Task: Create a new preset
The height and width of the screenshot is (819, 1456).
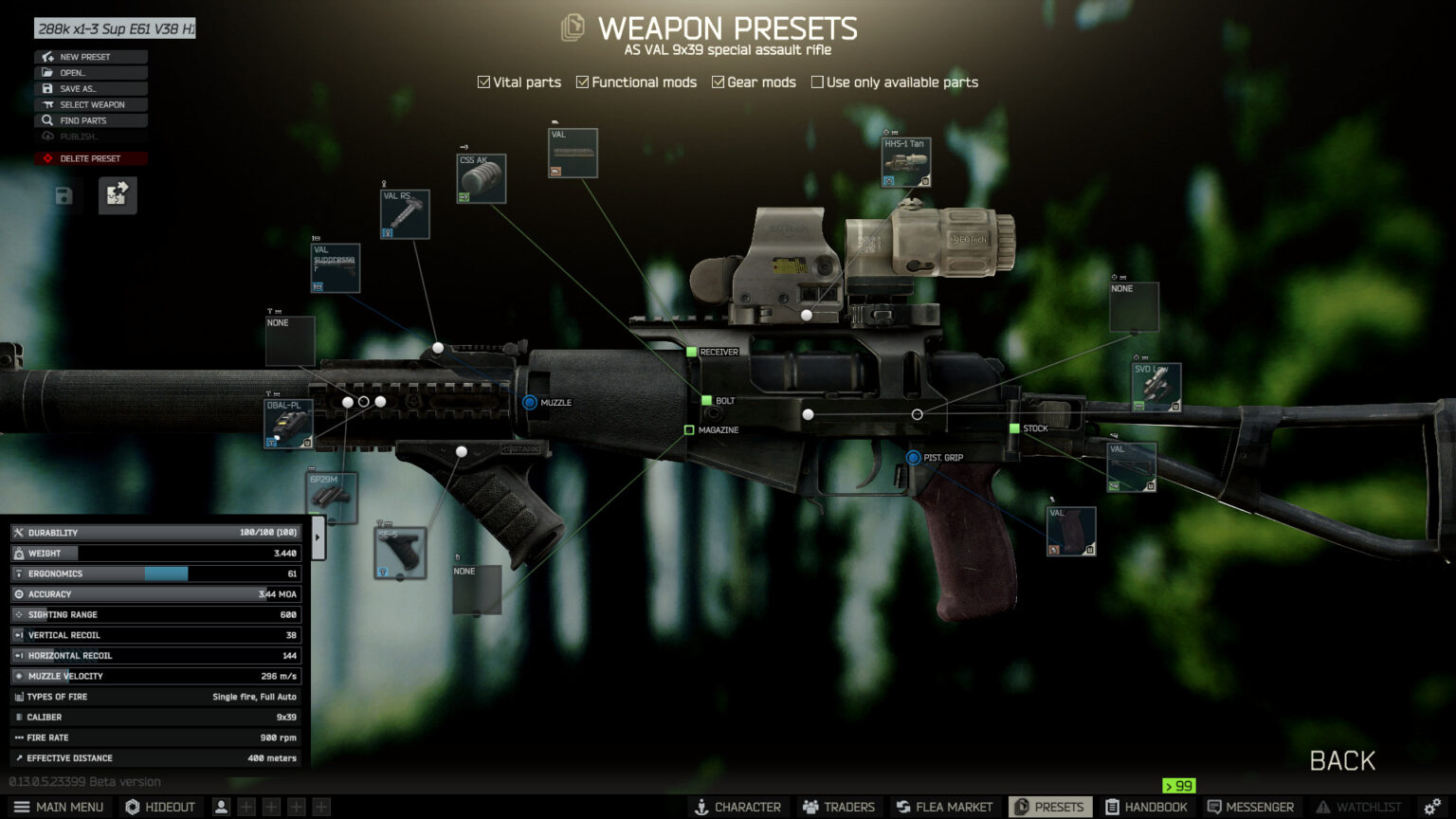Action: (x=90, y=57)
